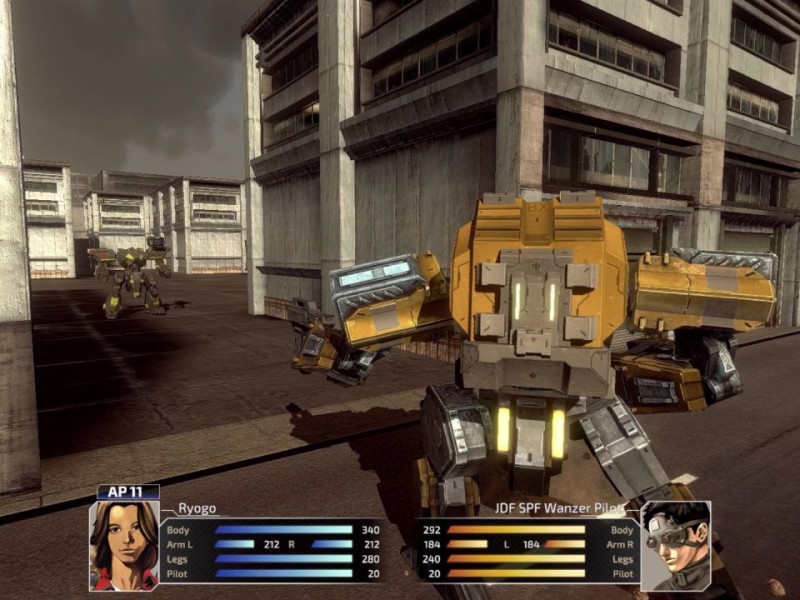
Task: Select the JDF SPF Wanzer Pilot portrait
Action: tap(675, 545)
